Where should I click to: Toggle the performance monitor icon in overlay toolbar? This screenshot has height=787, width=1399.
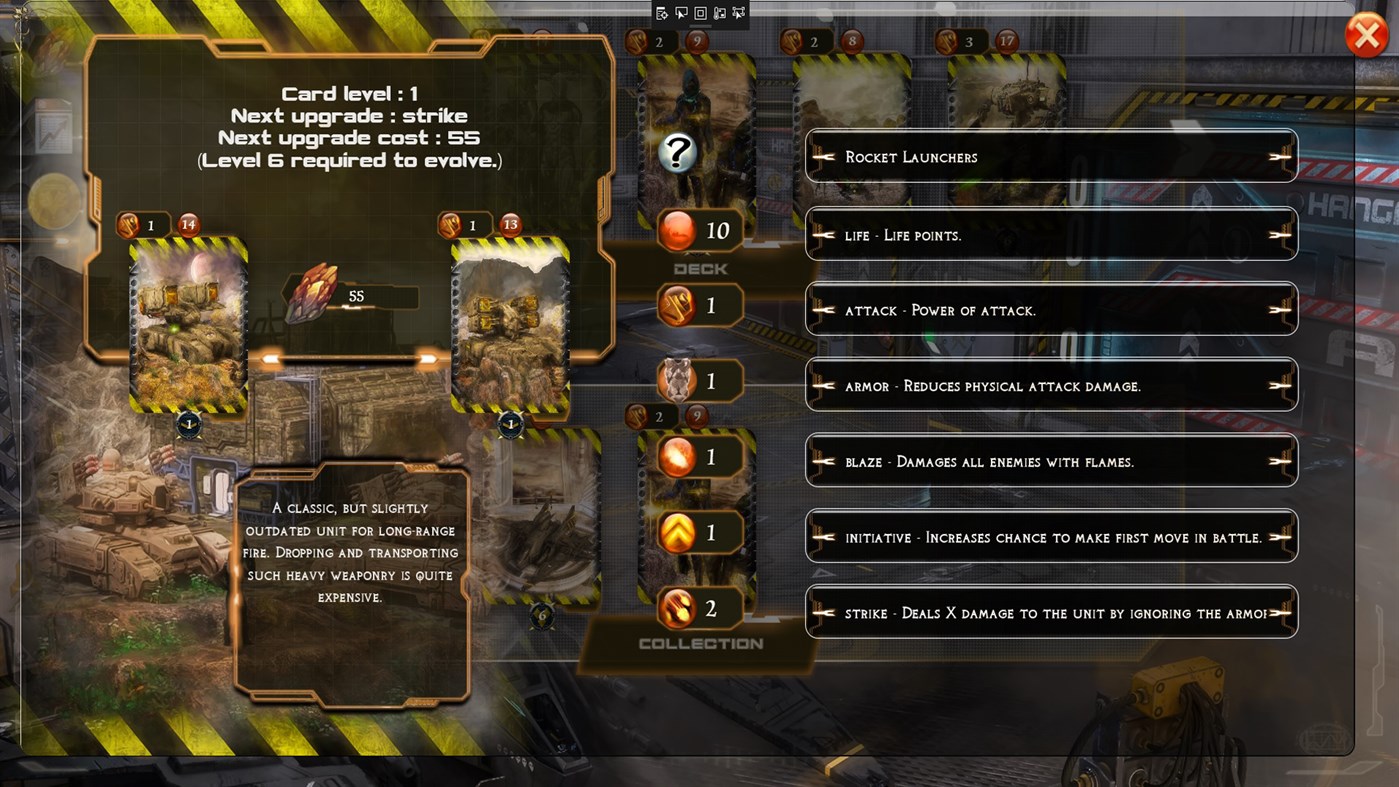click(720, 12)
